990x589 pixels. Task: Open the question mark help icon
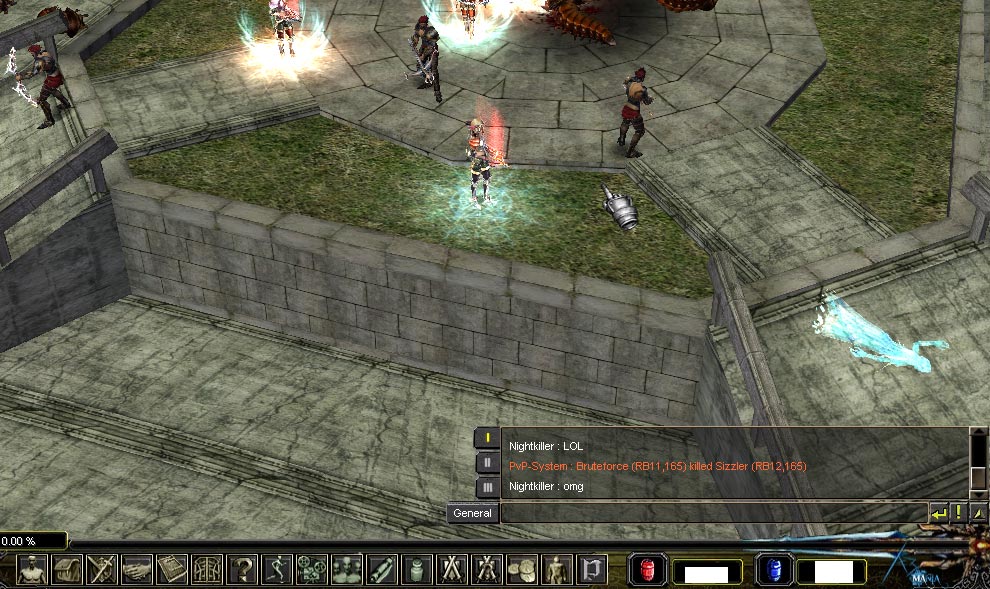pyautogui.click(x=242, y=570)
